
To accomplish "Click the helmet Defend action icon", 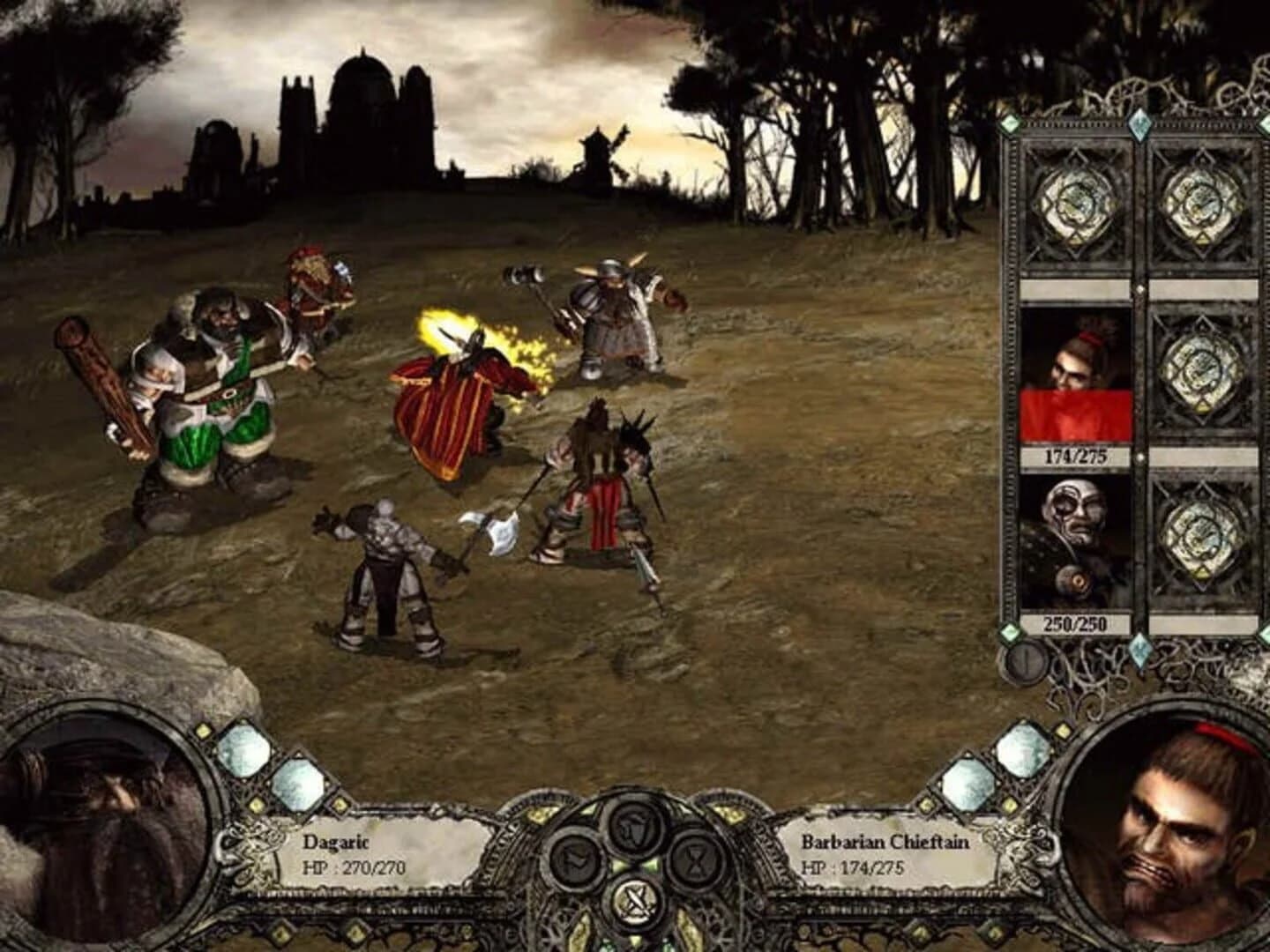I will click(x=633, y=829).
